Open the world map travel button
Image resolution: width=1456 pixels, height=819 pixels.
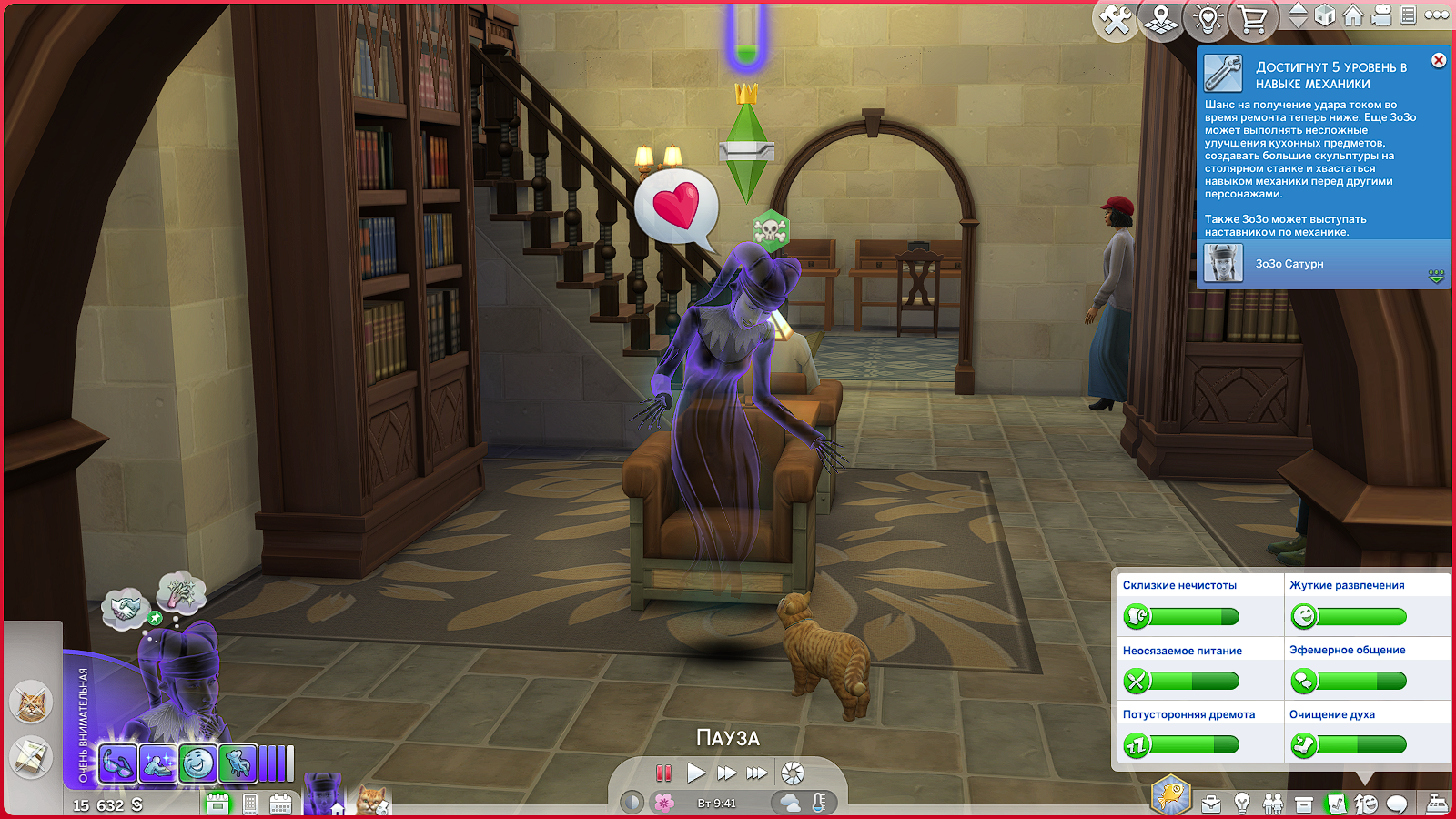(x=1161, y=19)
